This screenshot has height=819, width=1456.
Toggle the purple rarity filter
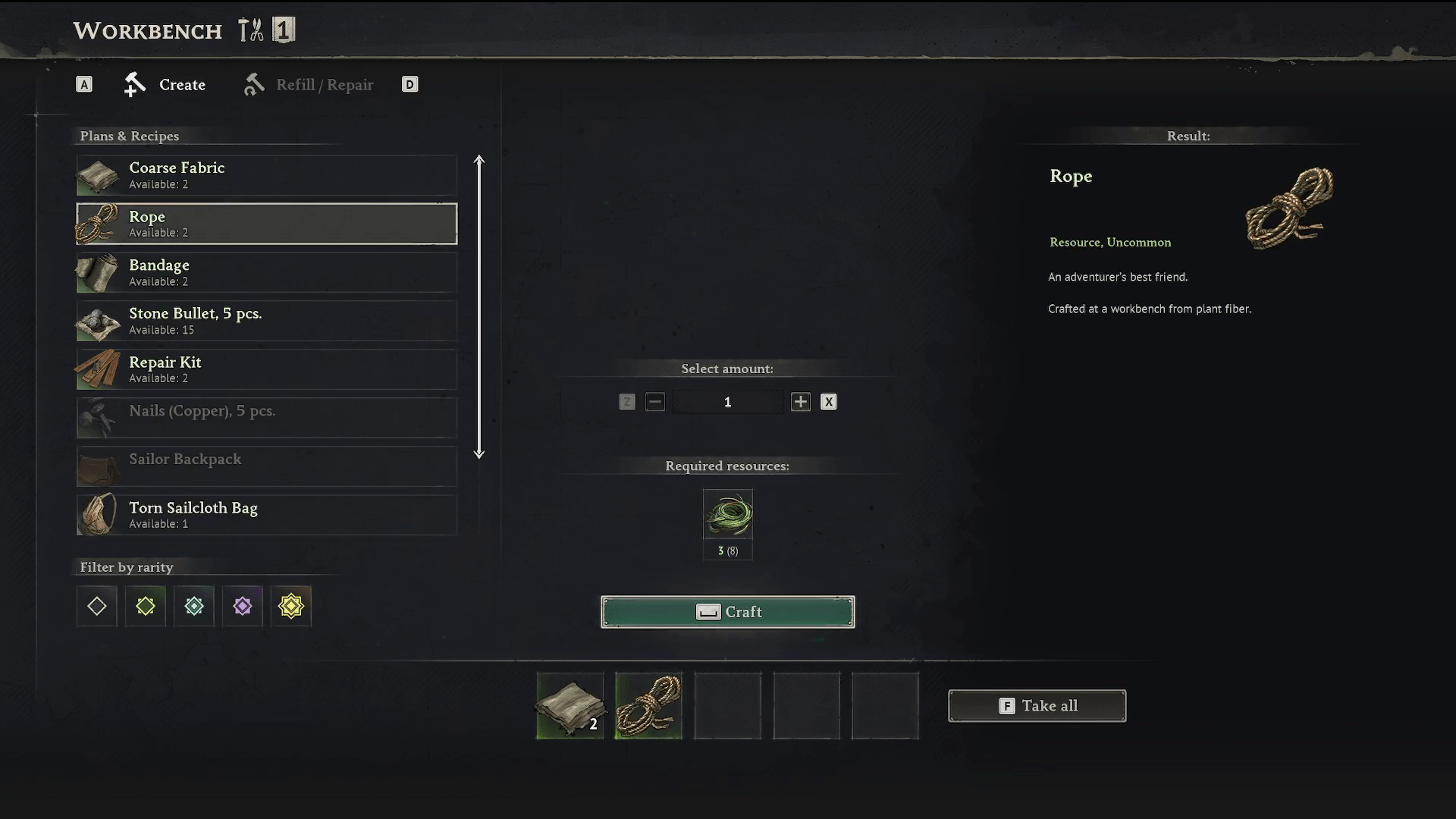tap(243, 606)
